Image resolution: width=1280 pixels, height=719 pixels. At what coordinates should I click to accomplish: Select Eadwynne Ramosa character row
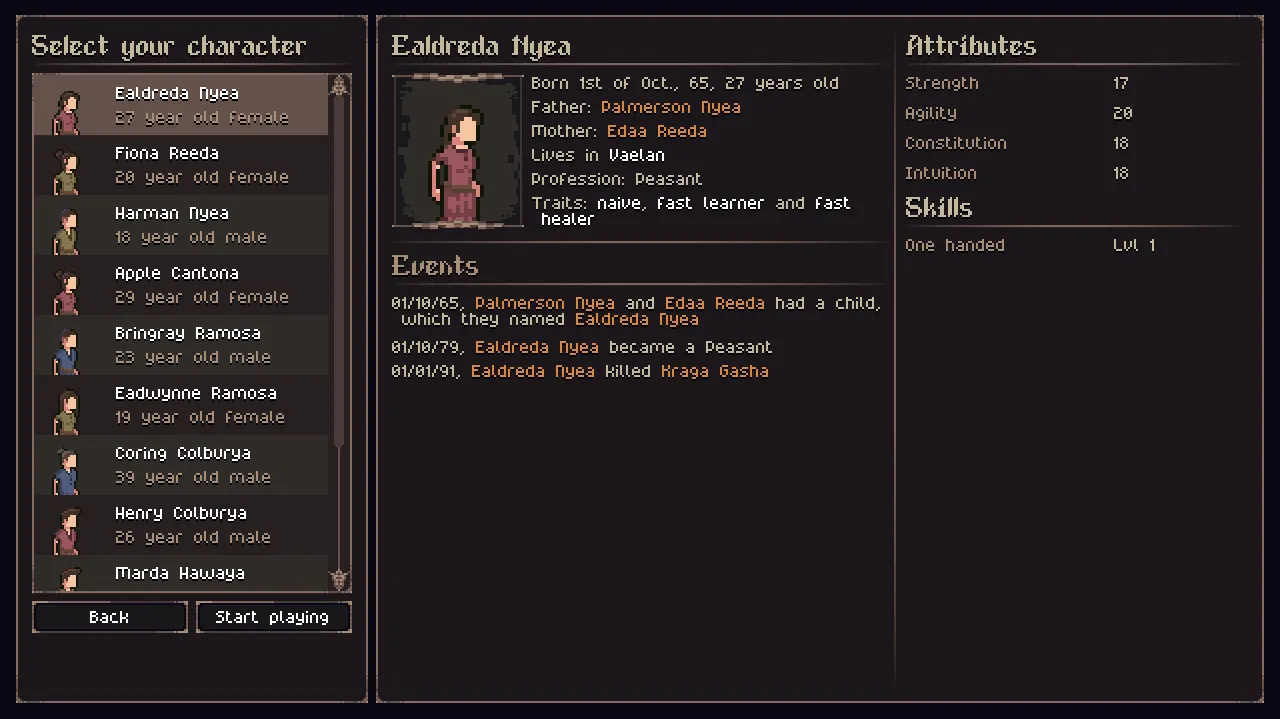180,405
